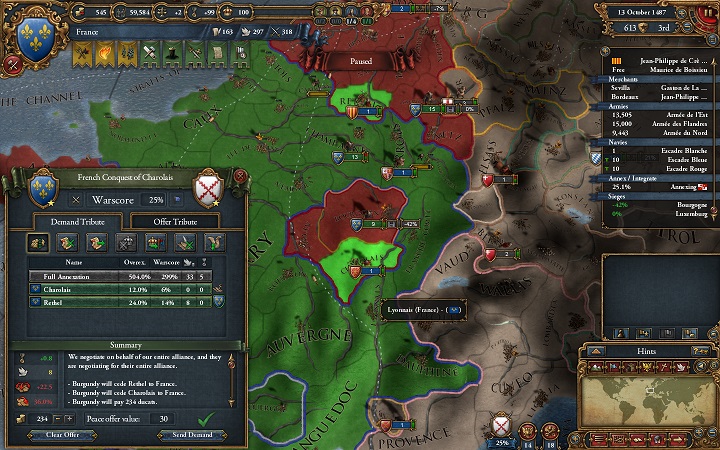Select the Armée de l'Est entry

point(660,114)
